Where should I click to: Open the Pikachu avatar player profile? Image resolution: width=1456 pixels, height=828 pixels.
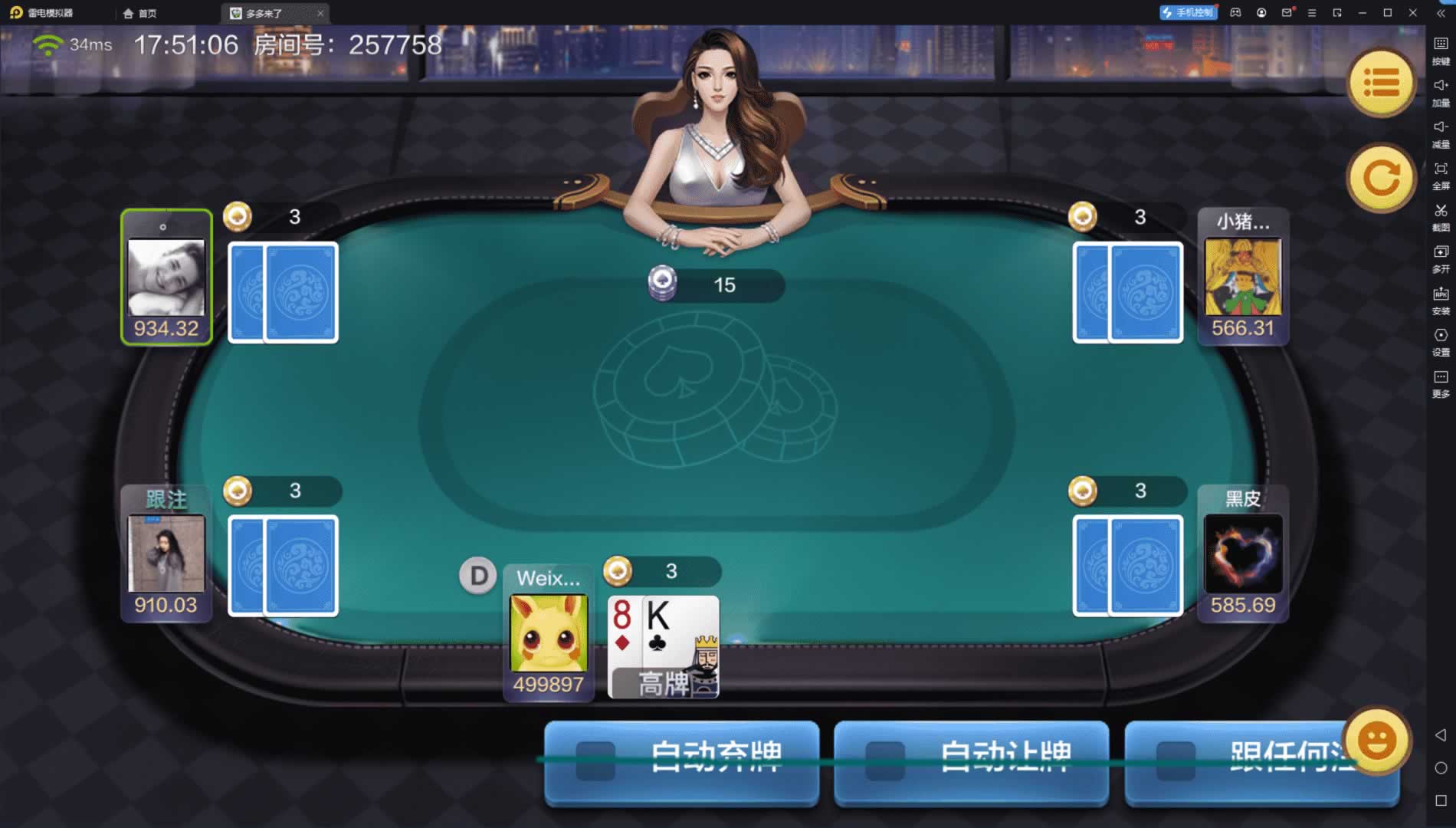pos(549,633)
